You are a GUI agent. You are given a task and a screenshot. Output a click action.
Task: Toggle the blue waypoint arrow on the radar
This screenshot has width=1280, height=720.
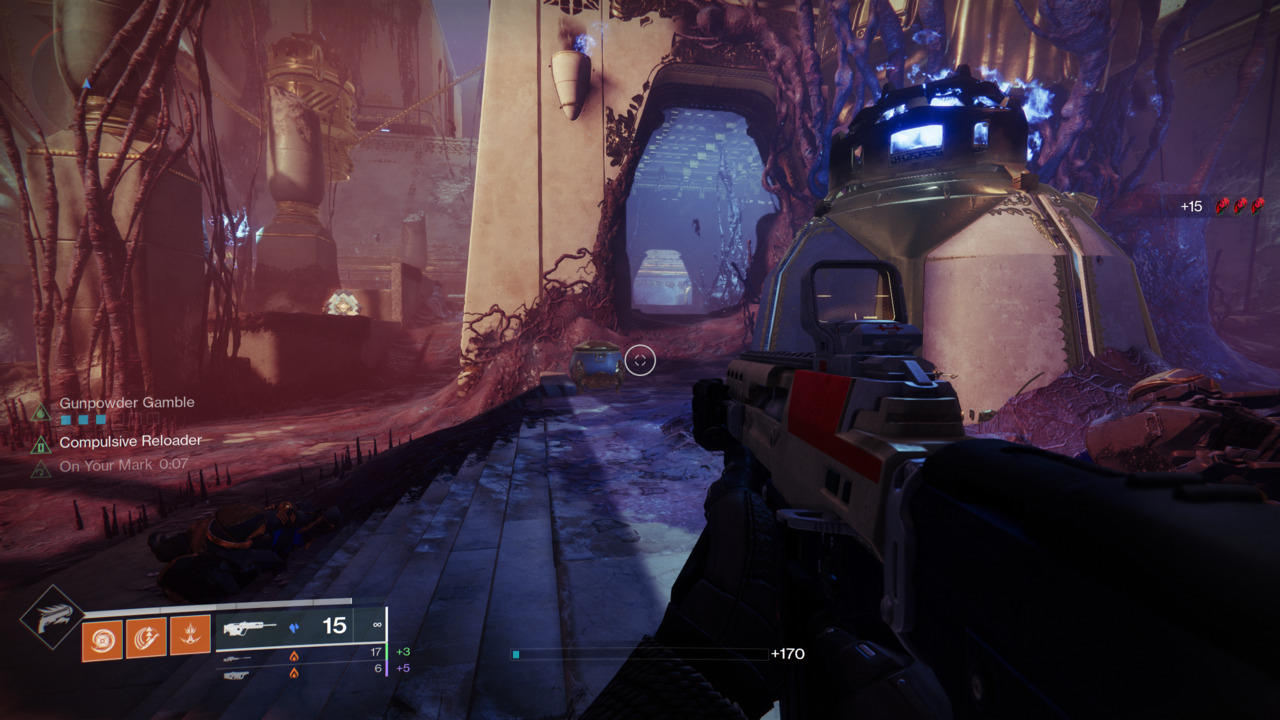(x=87, y=84)
